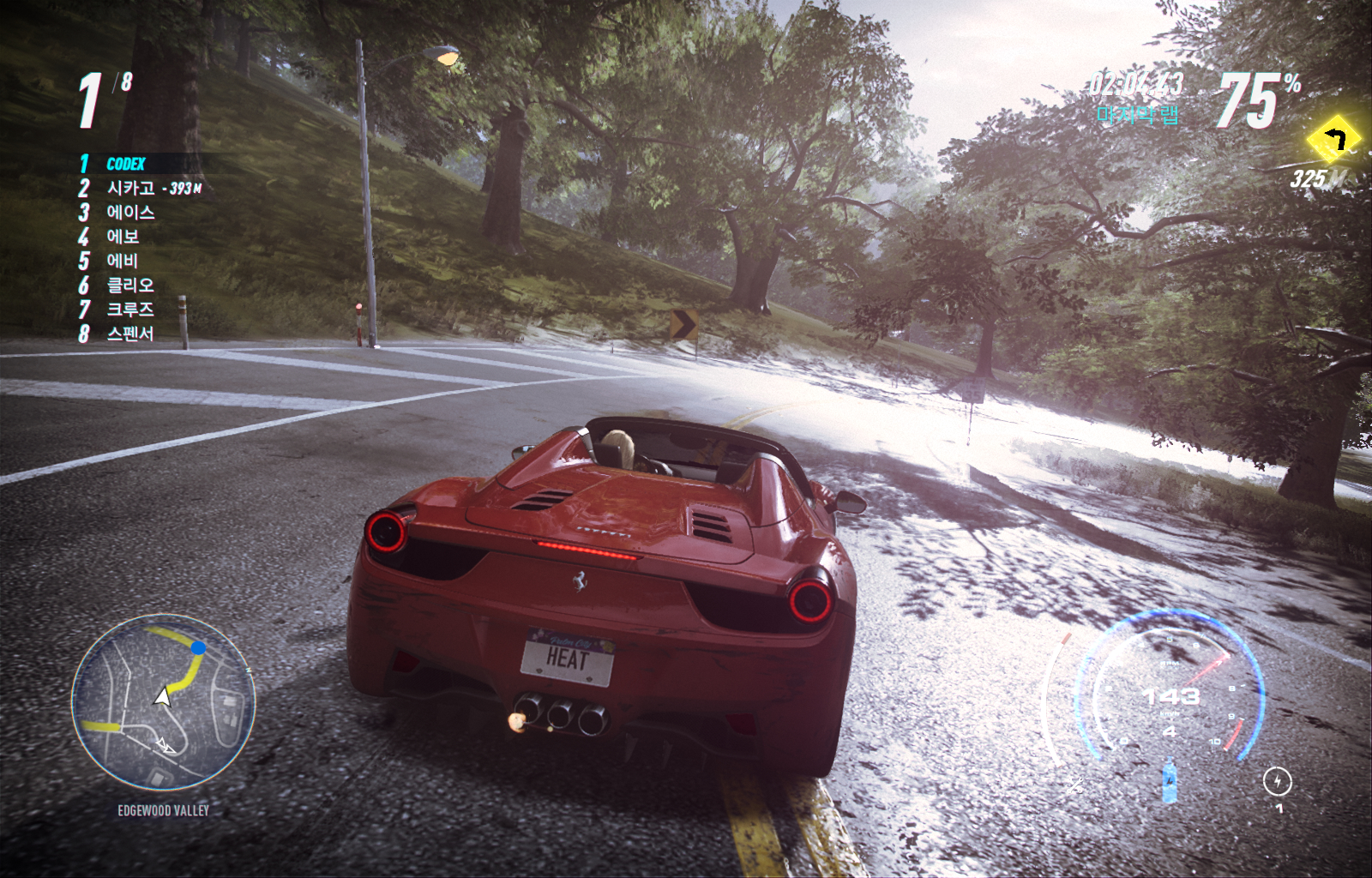Select CODEX in the race standings

[125, 164]
